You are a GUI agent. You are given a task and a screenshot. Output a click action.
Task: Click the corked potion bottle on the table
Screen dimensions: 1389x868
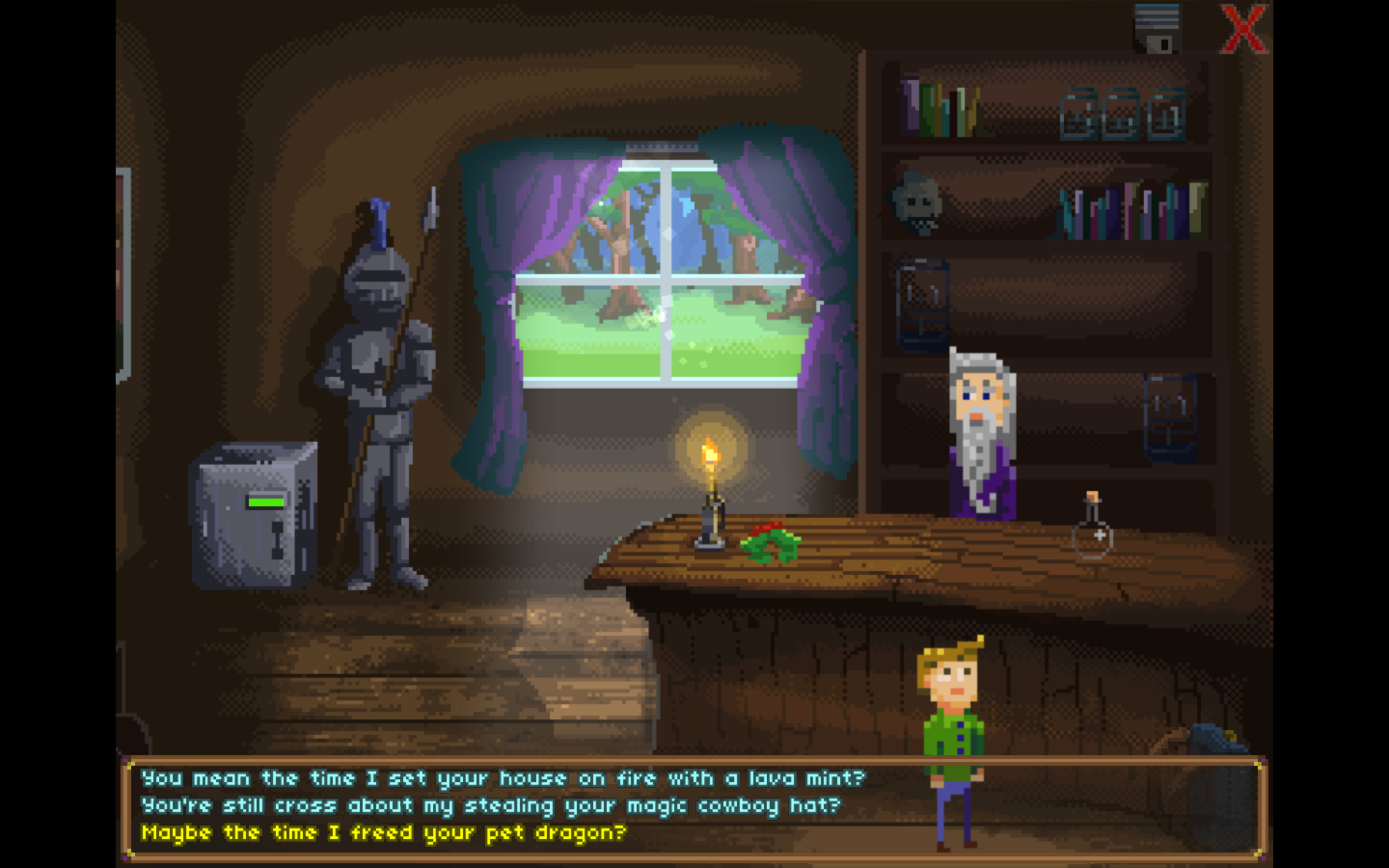tap(1093, 524)
